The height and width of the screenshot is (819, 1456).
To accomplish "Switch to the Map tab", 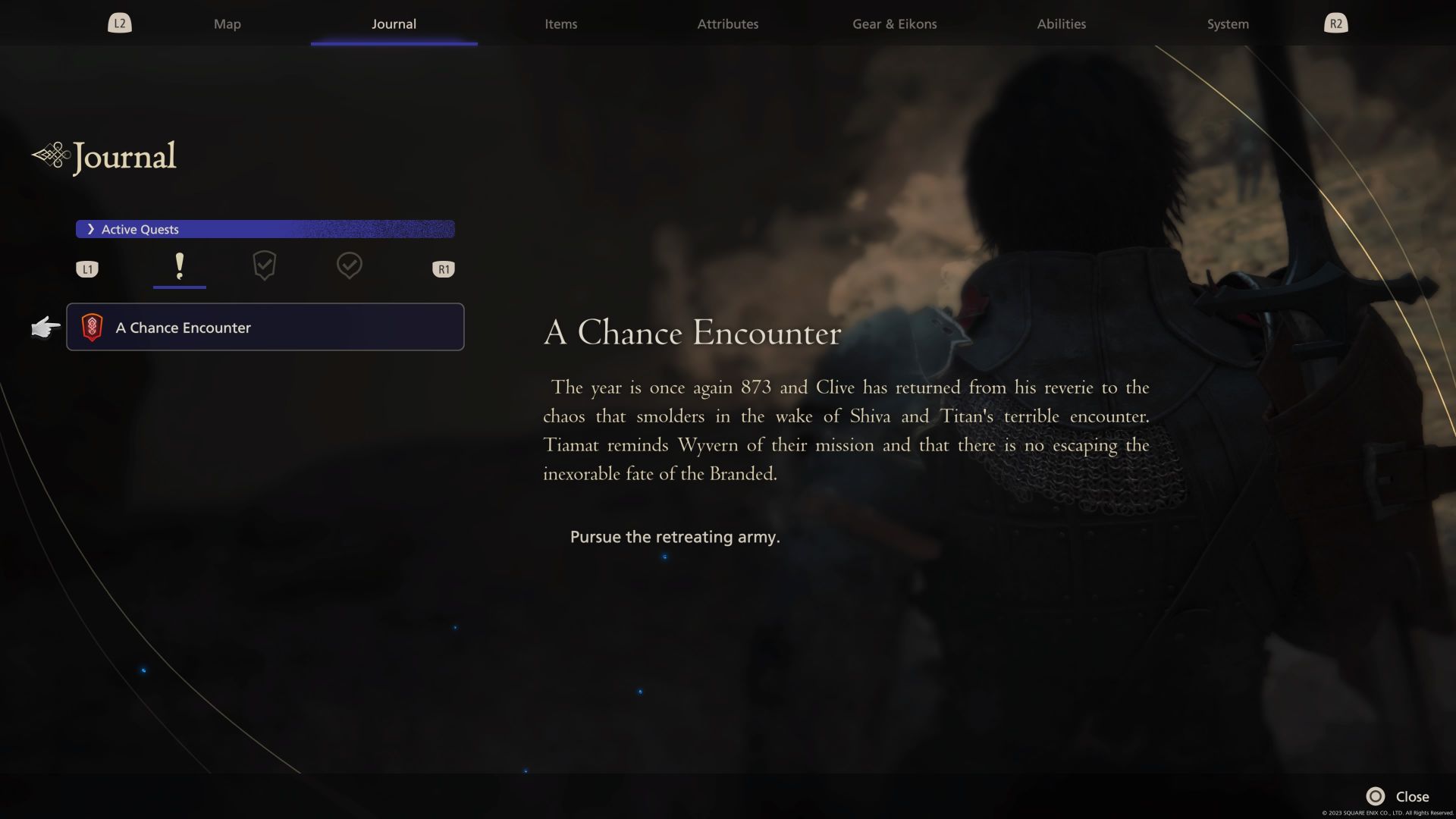I will click(x=227, y=24).
